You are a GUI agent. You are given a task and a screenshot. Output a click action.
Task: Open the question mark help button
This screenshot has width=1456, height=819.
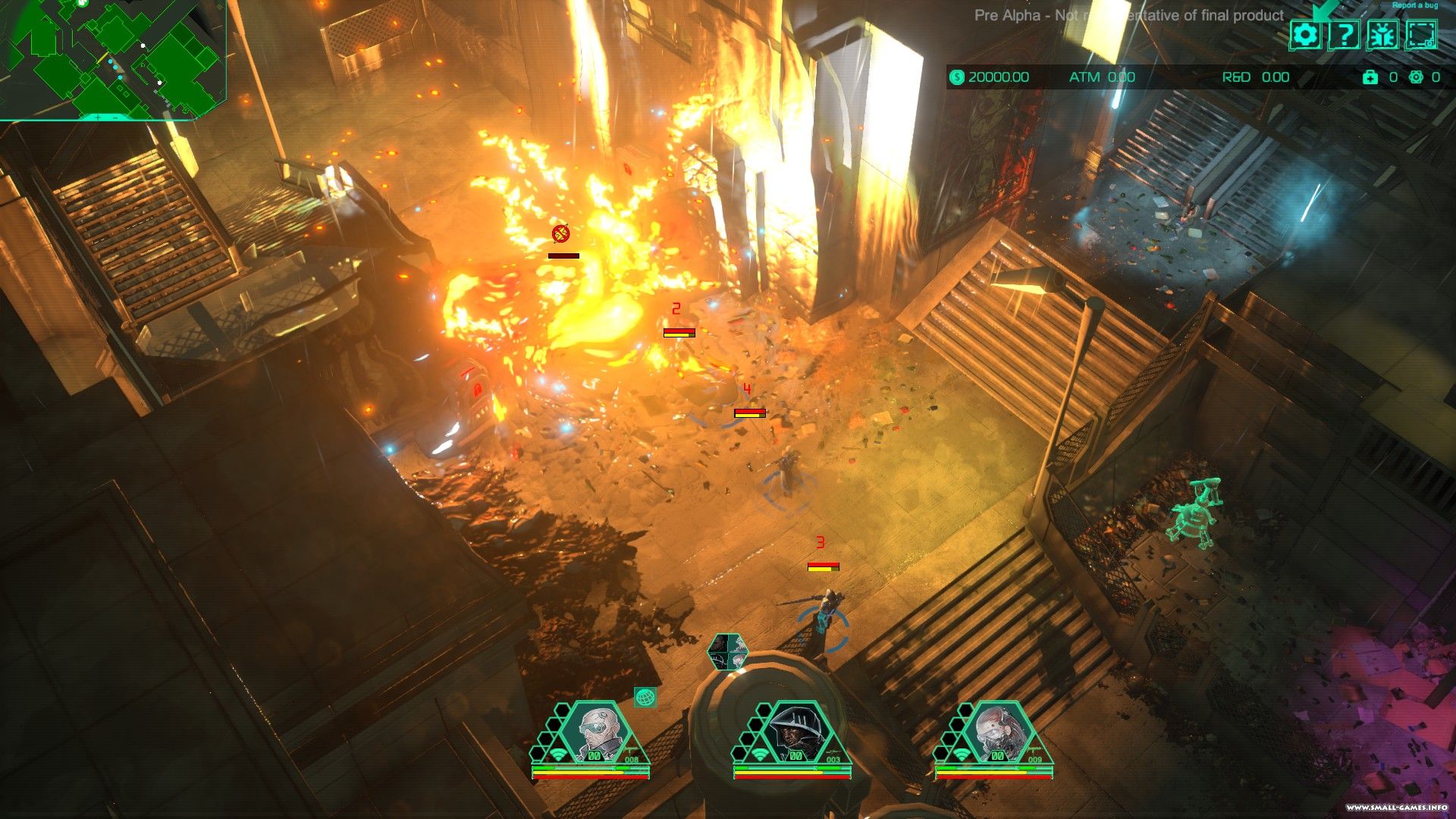tap(1343, 35)
